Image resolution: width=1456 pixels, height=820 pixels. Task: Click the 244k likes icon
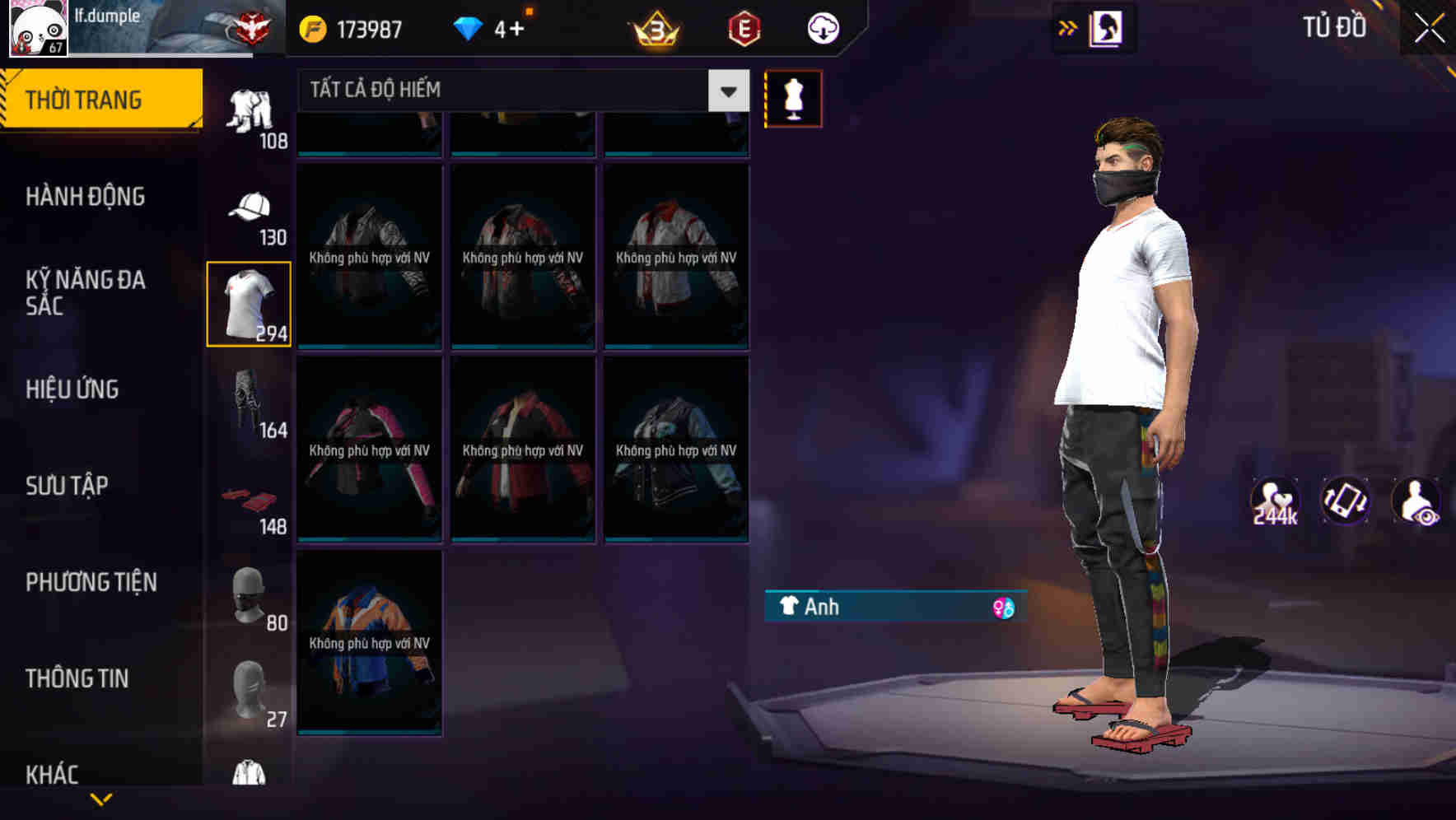tap(1275, 501)
